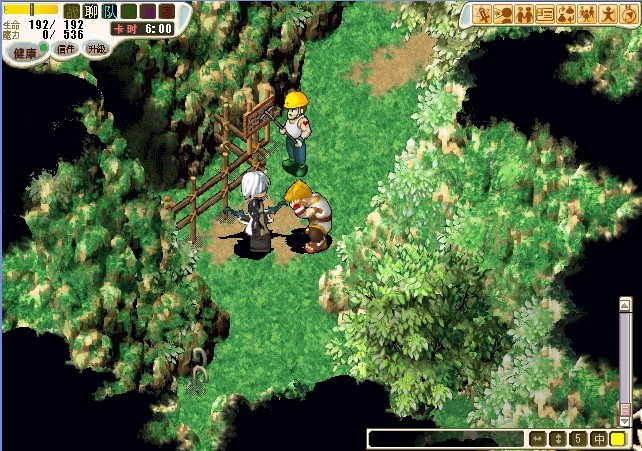Toggle the 家 family mode button
The width and height of the screenshot is (642, 451).
pos(167,11)
